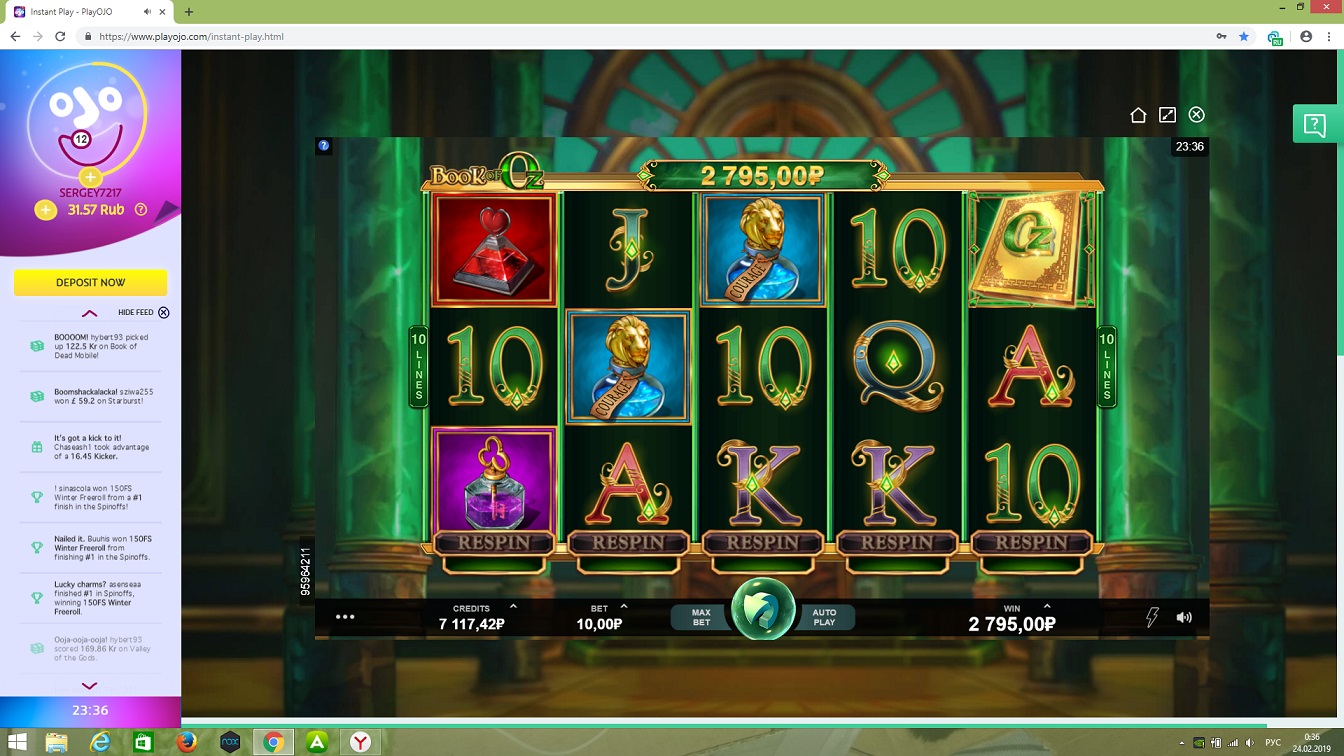Screen dimensions: 1344x756
Task: Add funds with the yellow plus beside the balance
Action: (45, 210)
